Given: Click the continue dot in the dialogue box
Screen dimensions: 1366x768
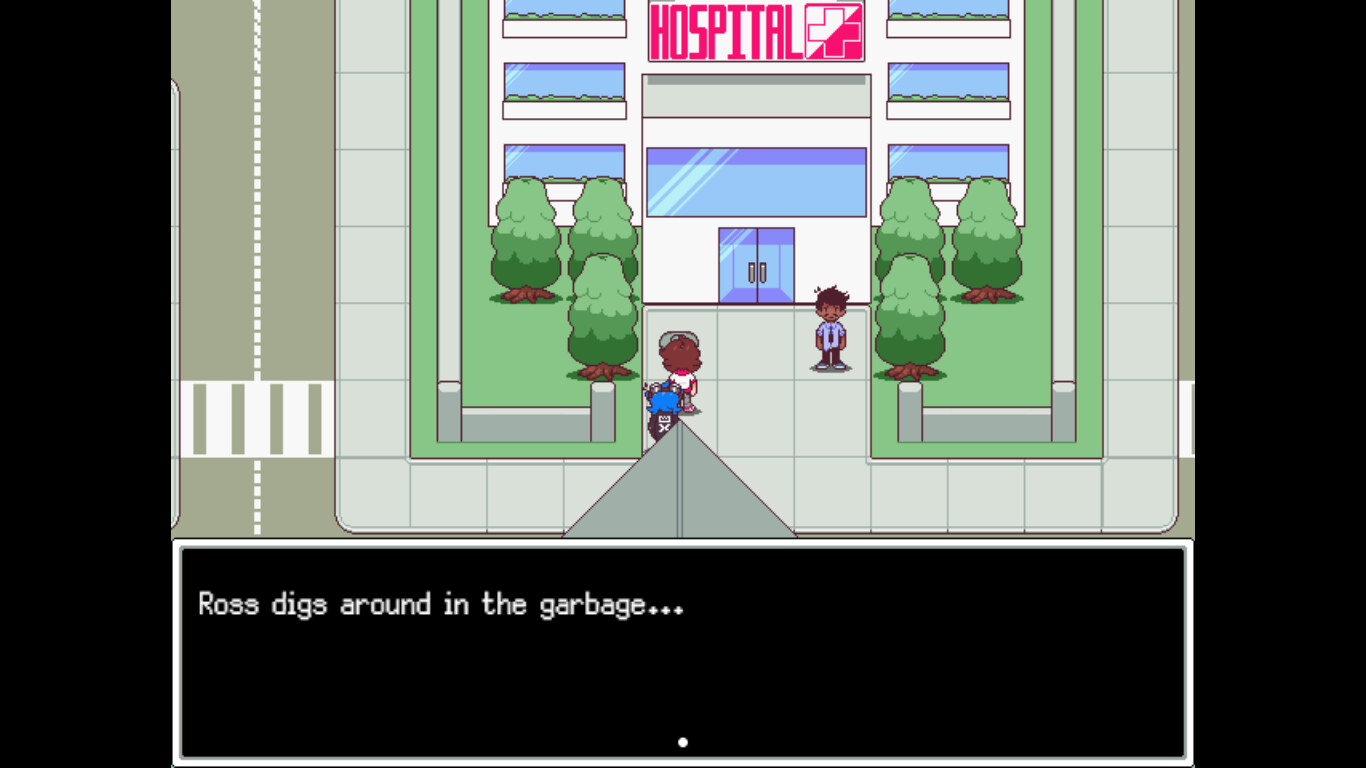Looking at the screenshot, I should point(683,741).
